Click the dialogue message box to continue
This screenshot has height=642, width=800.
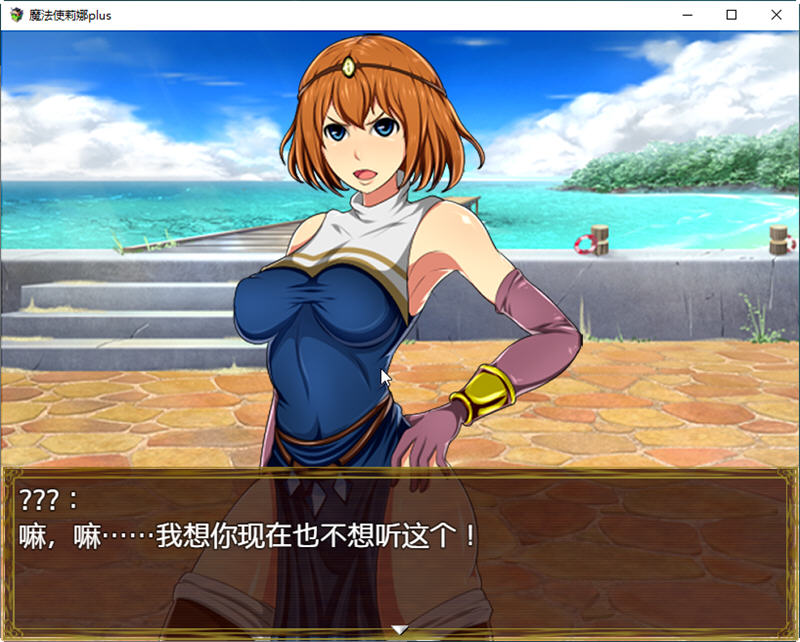tap(399, 550)
